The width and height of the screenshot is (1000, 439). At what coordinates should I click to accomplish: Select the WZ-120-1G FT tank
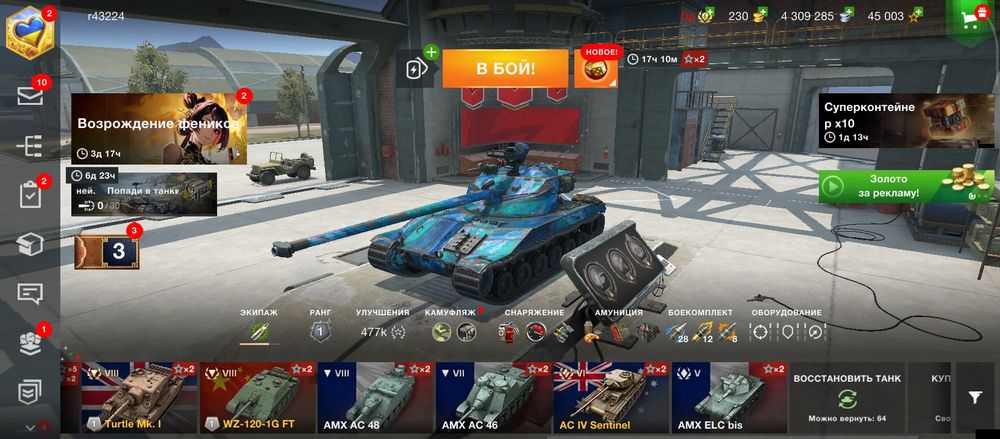[x=256, y=397]
